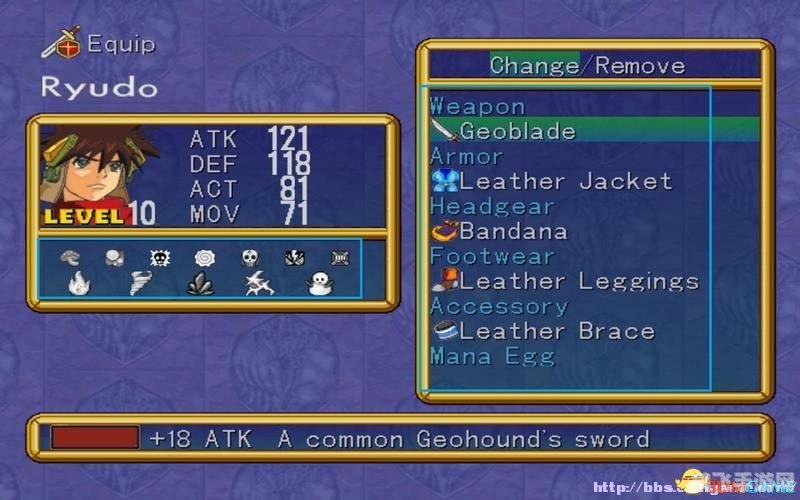
Task: Select the Change option
Action: (x=533, y=66)
